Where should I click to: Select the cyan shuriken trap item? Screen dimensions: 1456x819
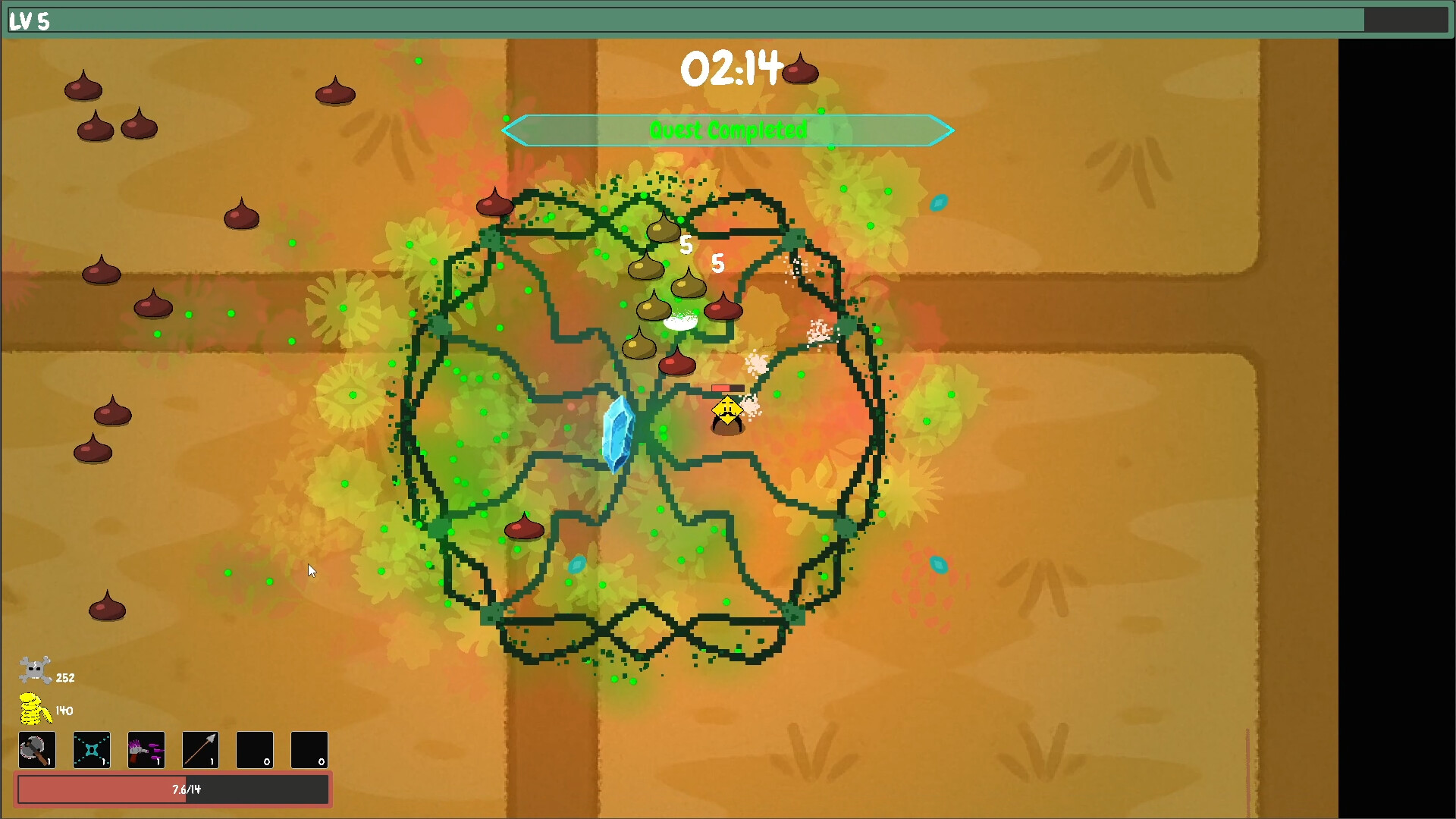coord(91,750)
